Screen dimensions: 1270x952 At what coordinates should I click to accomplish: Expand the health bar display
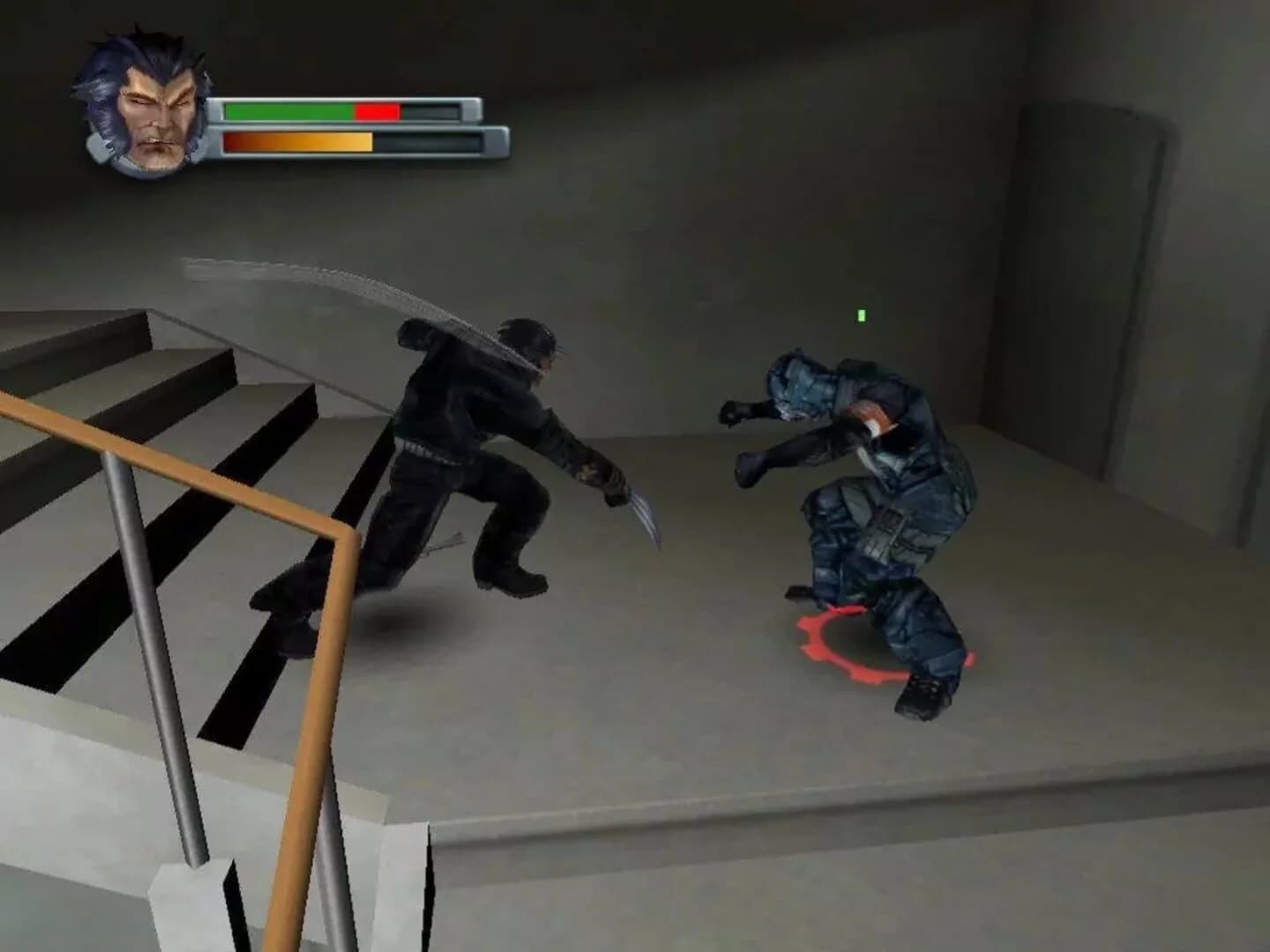coord(344,110)
